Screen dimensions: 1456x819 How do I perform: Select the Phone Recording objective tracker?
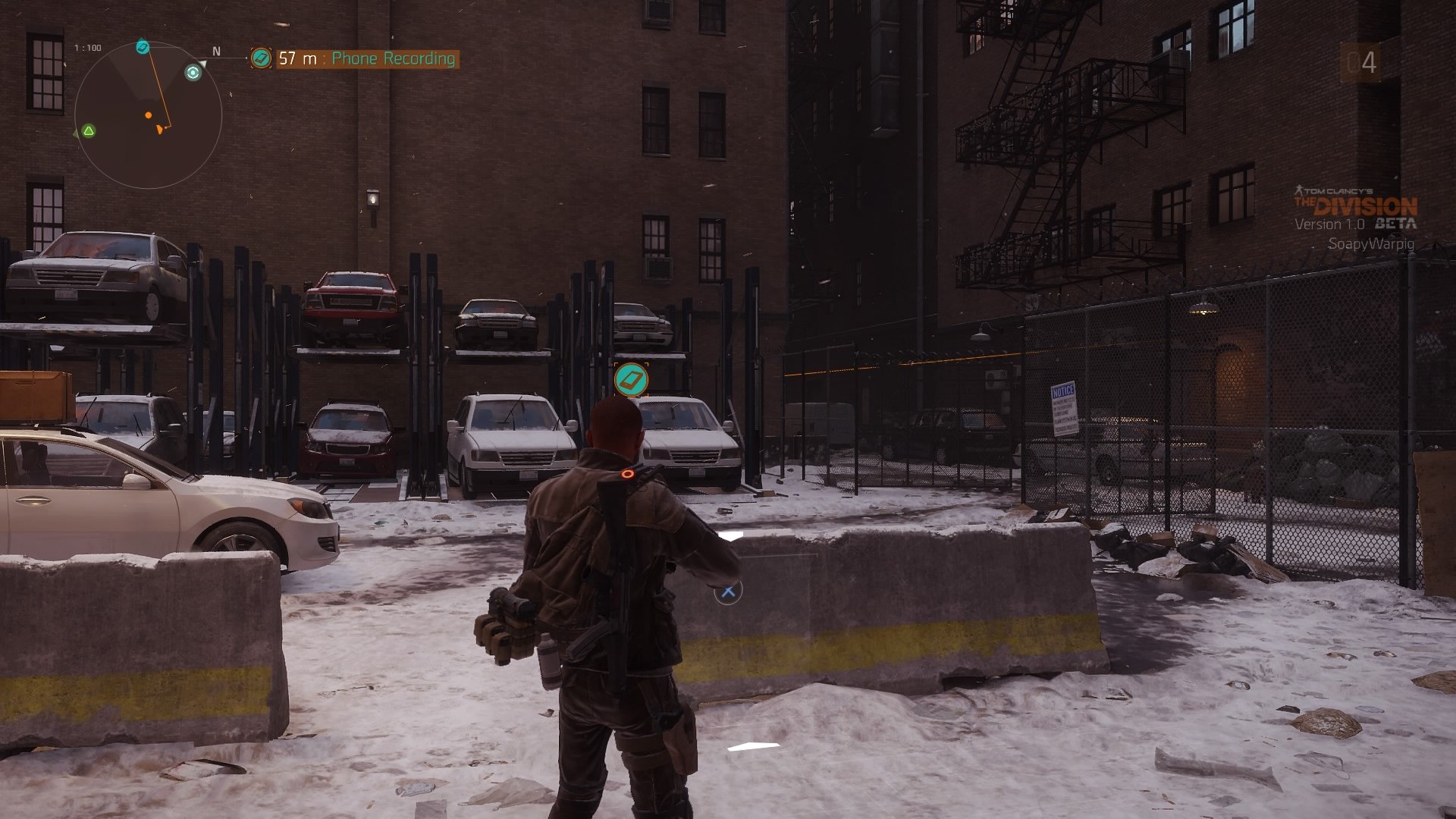click(x=355, y=58)
